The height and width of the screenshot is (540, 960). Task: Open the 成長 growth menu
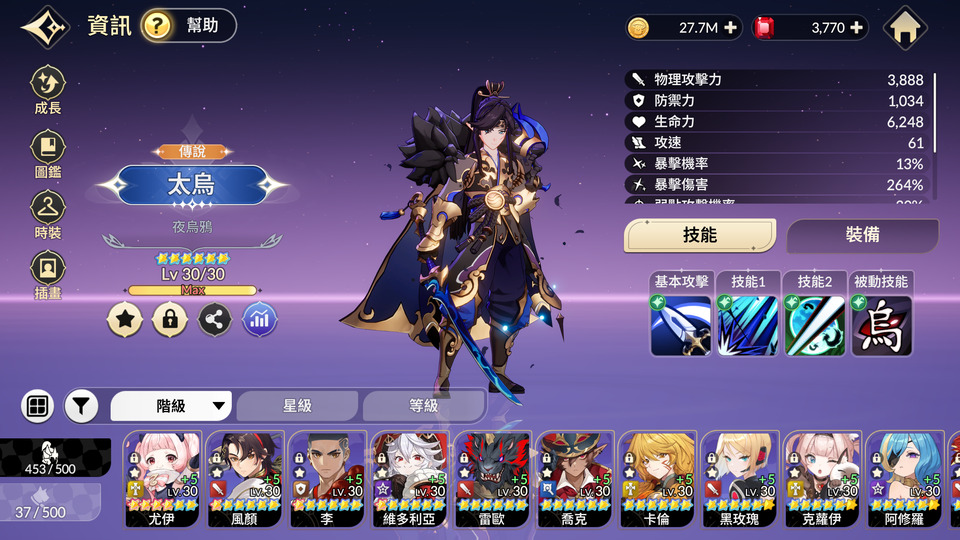pos(47,90)
